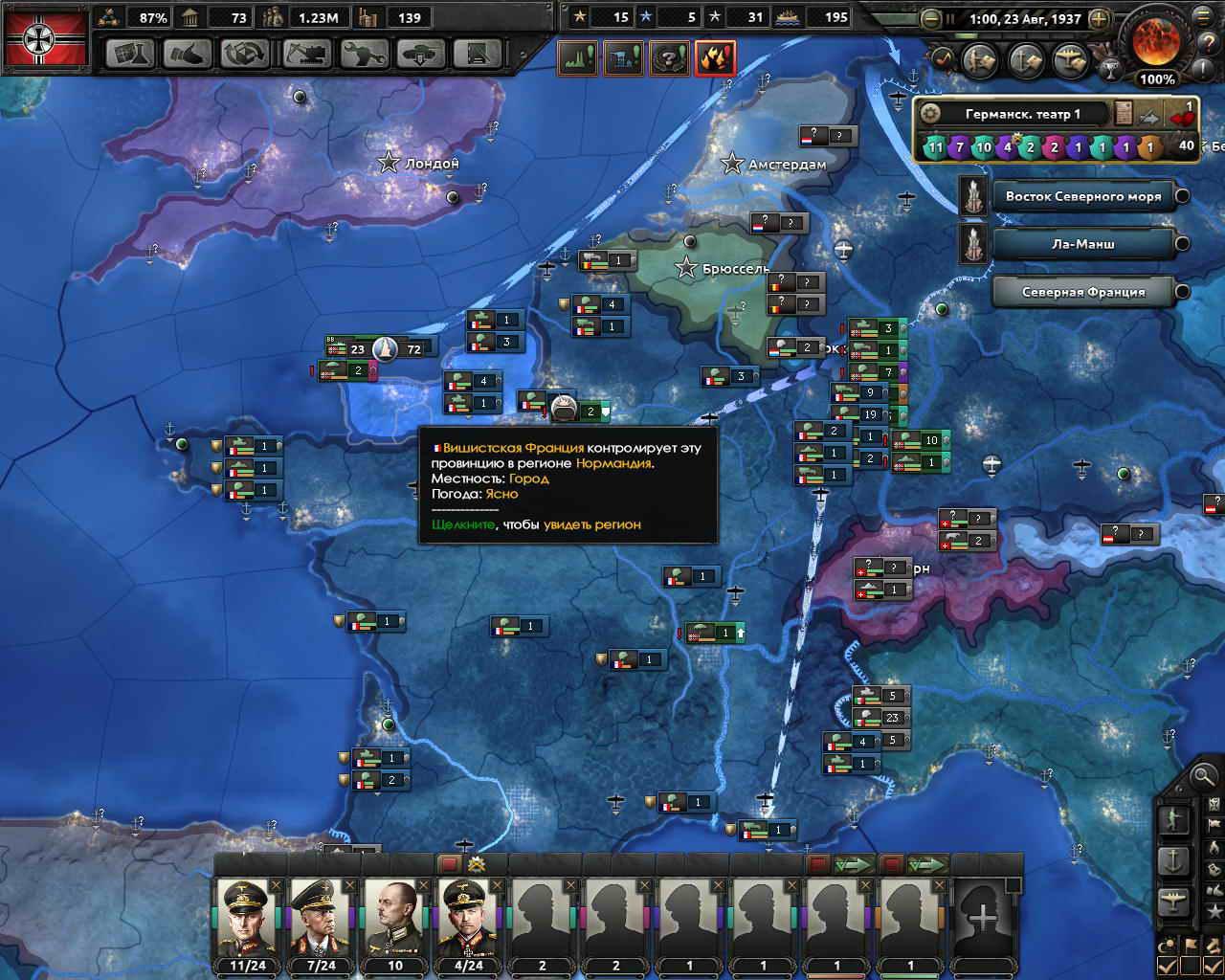
Task: Expand the theater order of battle scroll icon
Action: tap(1121, 111)
